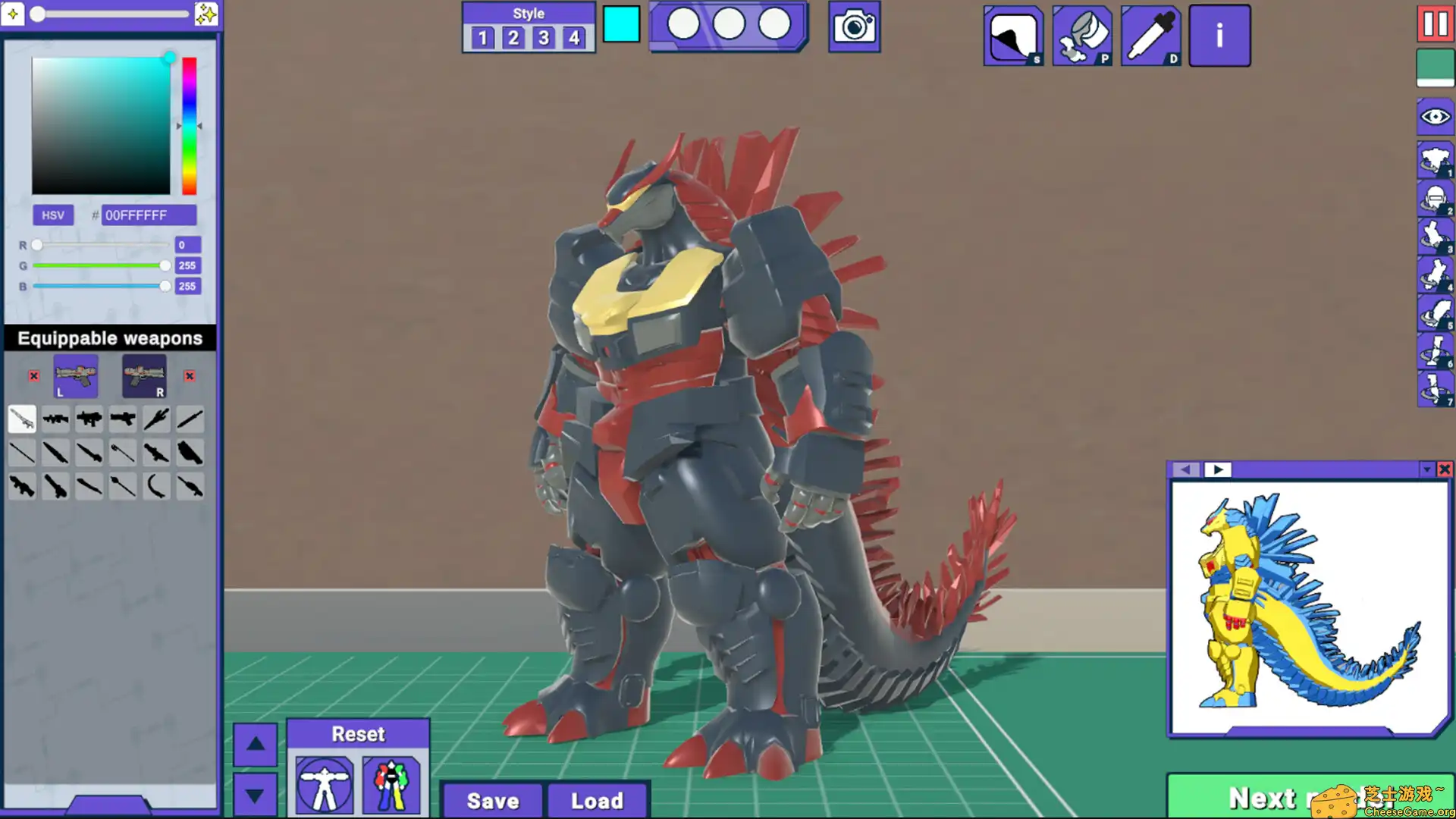Image resolution: width=1456 pixels, height=819 pixels.
Task: Toggle the eye visibility icon in right sidebar
Action: click(1434, 117)
